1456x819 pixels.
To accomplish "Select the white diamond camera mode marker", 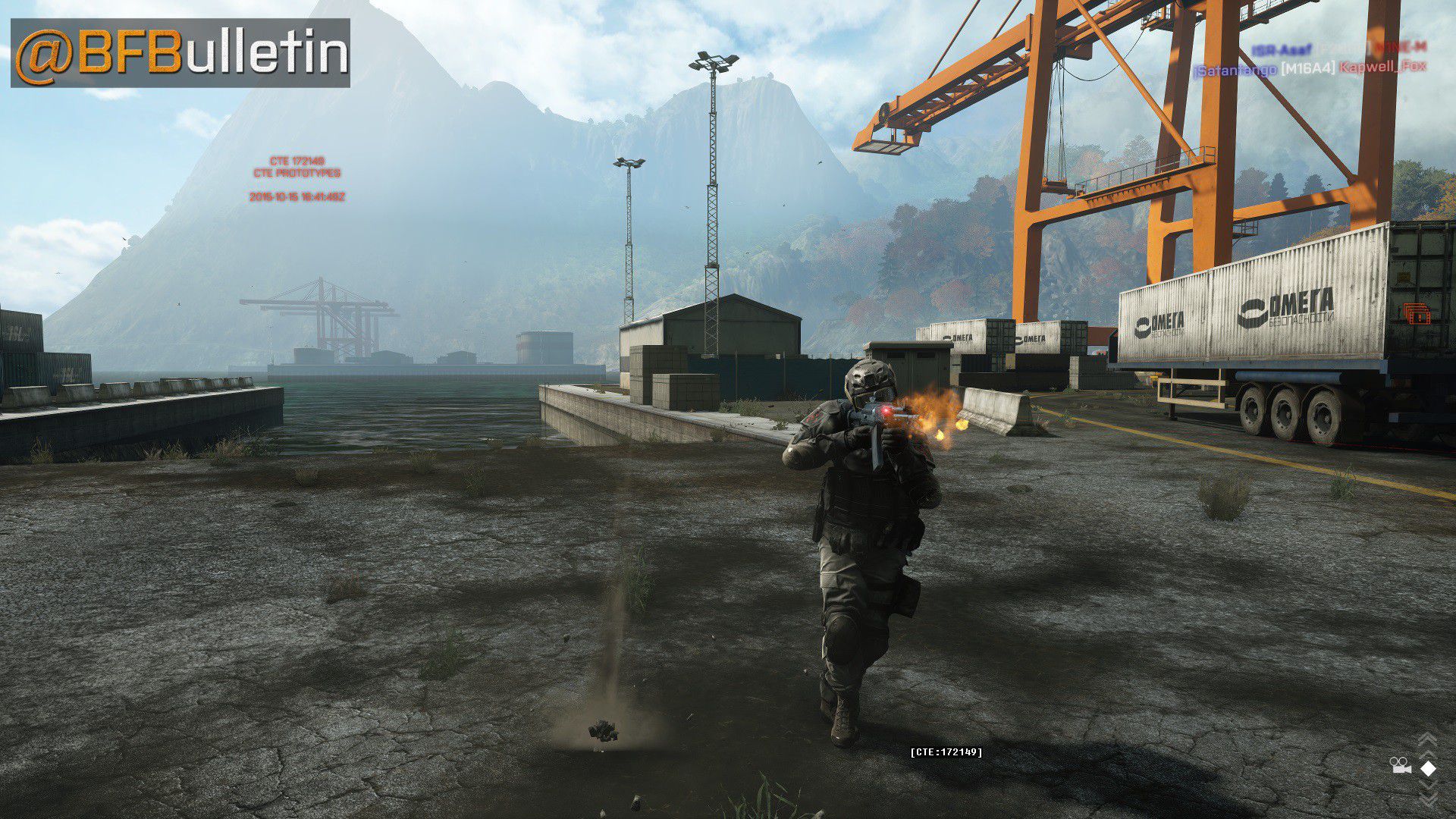I will click(x=1428, y=768).
